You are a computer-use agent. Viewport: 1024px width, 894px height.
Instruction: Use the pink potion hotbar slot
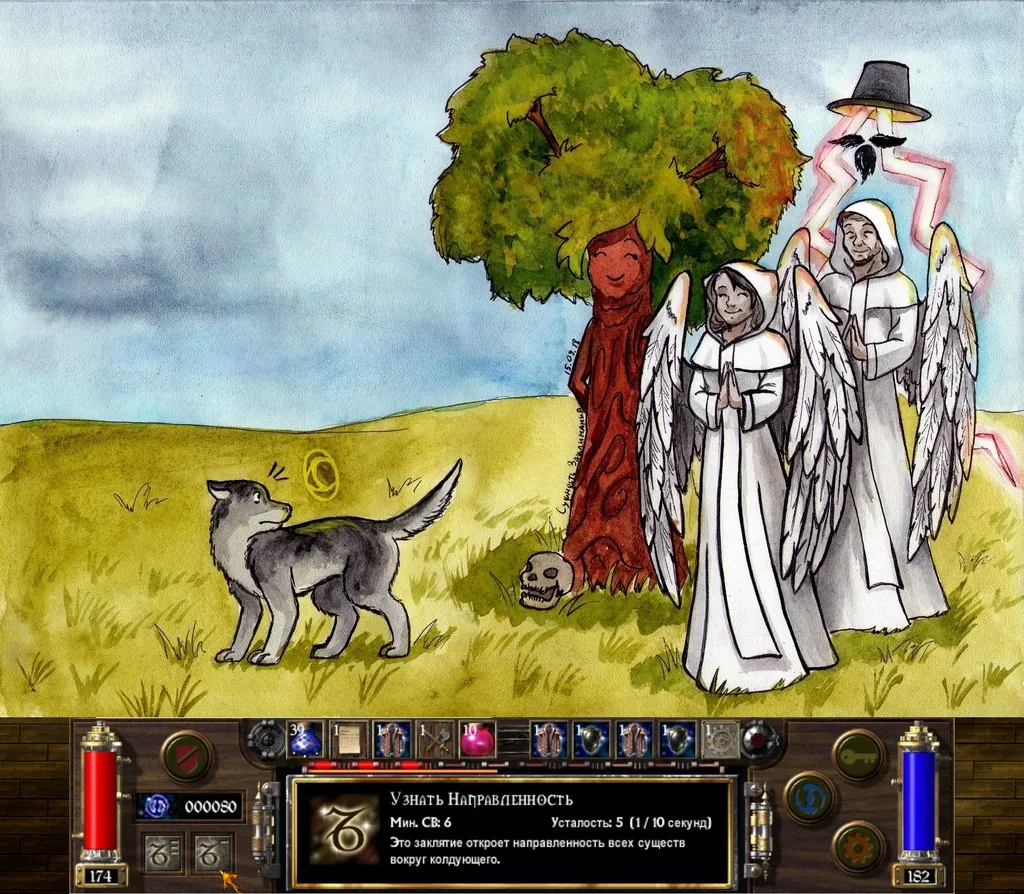477,739
